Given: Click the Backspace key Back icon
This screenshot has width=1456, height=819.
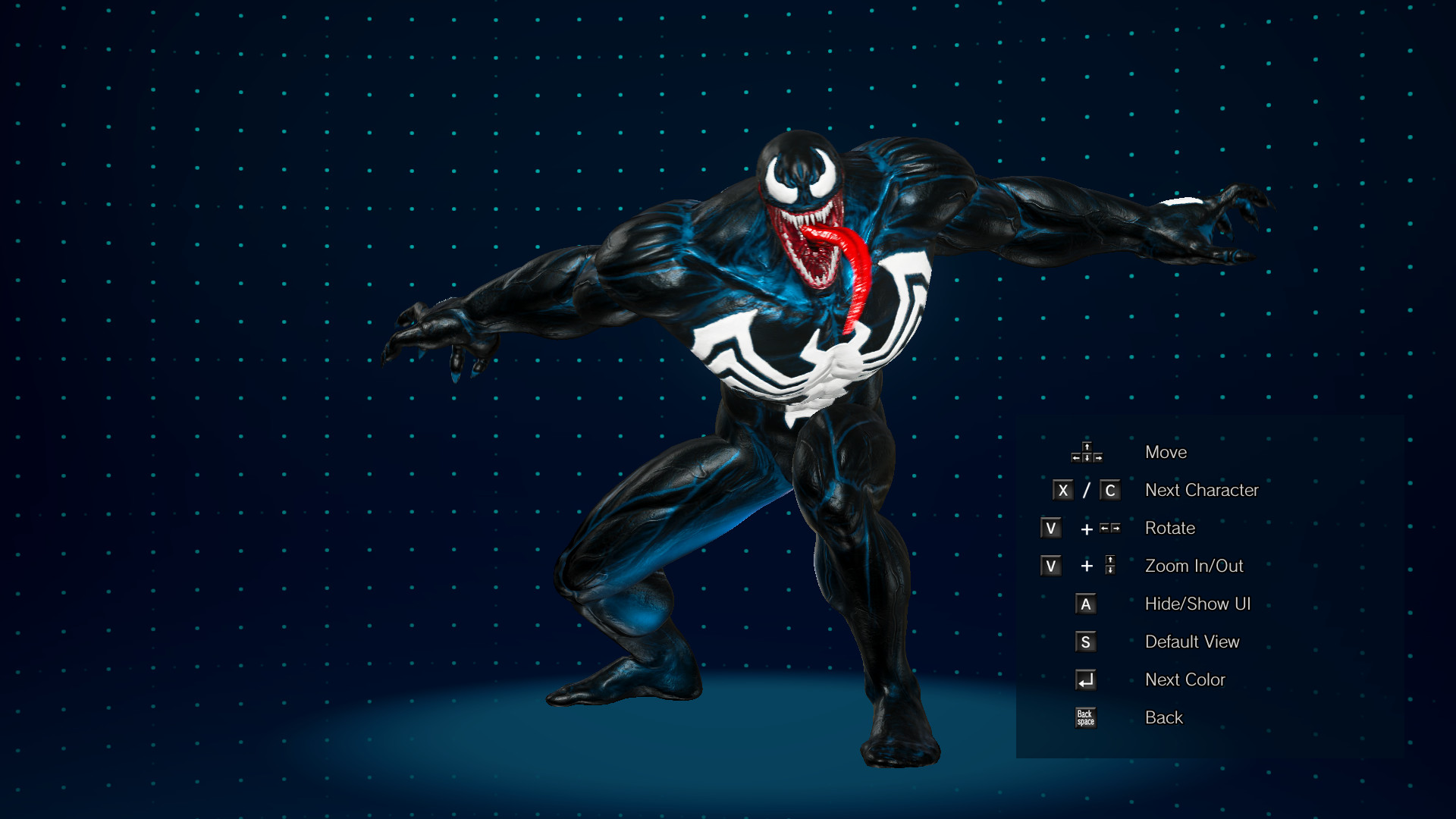Looking at the screenshot, I should [x=1086, y=717].
